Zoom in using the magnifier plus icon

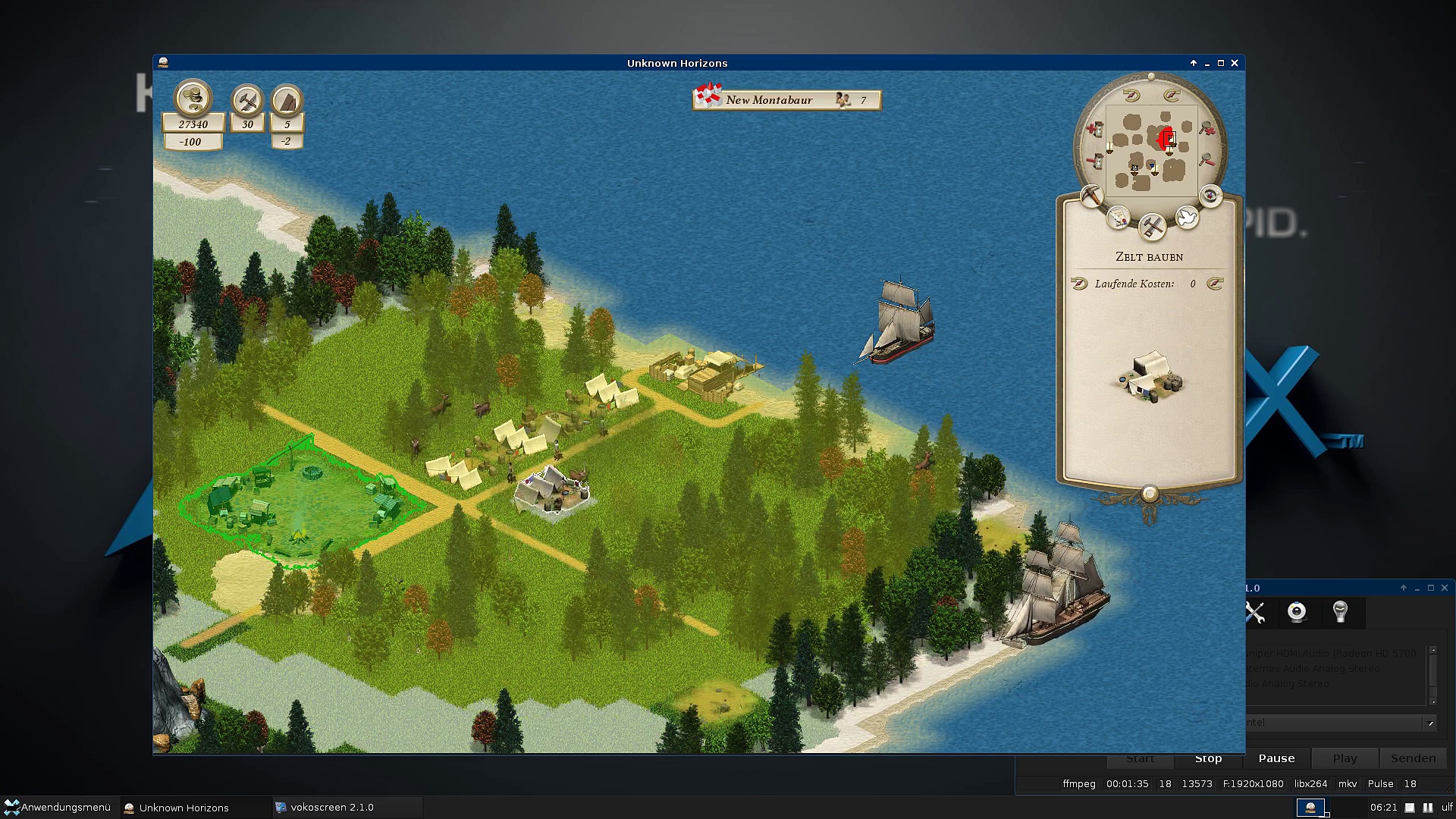pyautogui.click(x=1207, y=129)
